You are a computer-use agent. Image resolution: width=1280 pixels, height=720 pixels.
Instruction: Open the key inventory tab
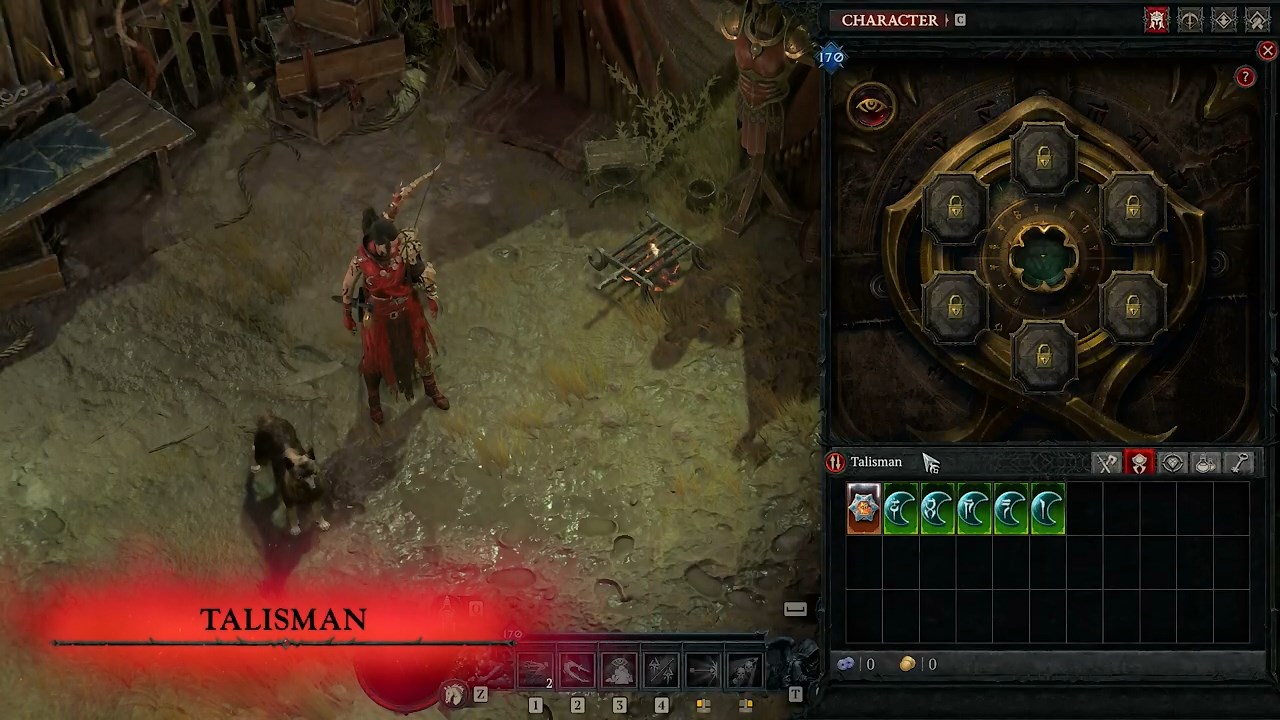click(1240, 462)
